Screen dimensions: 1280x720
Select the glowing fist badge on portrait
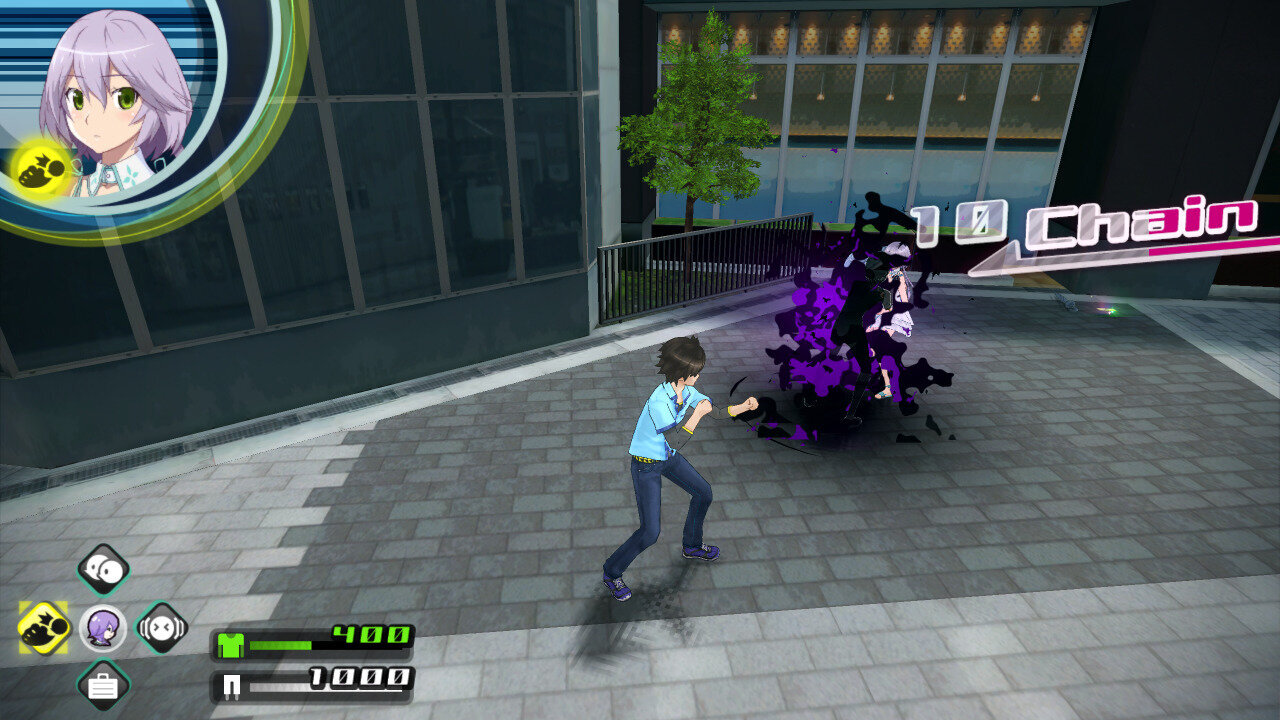pos(40,166)
